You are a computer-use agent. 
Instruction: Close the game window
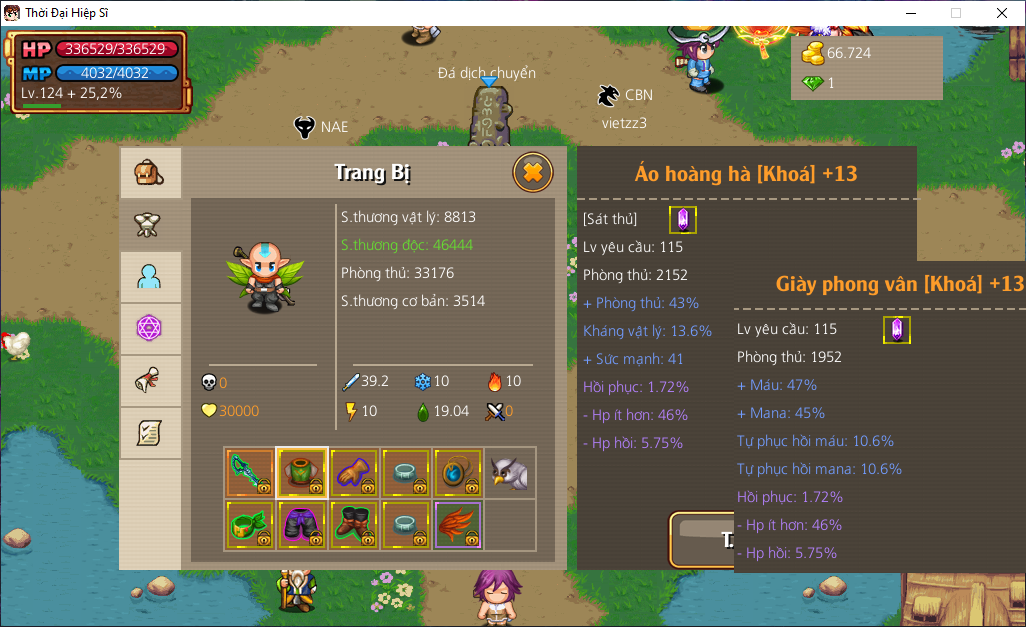1002,13
